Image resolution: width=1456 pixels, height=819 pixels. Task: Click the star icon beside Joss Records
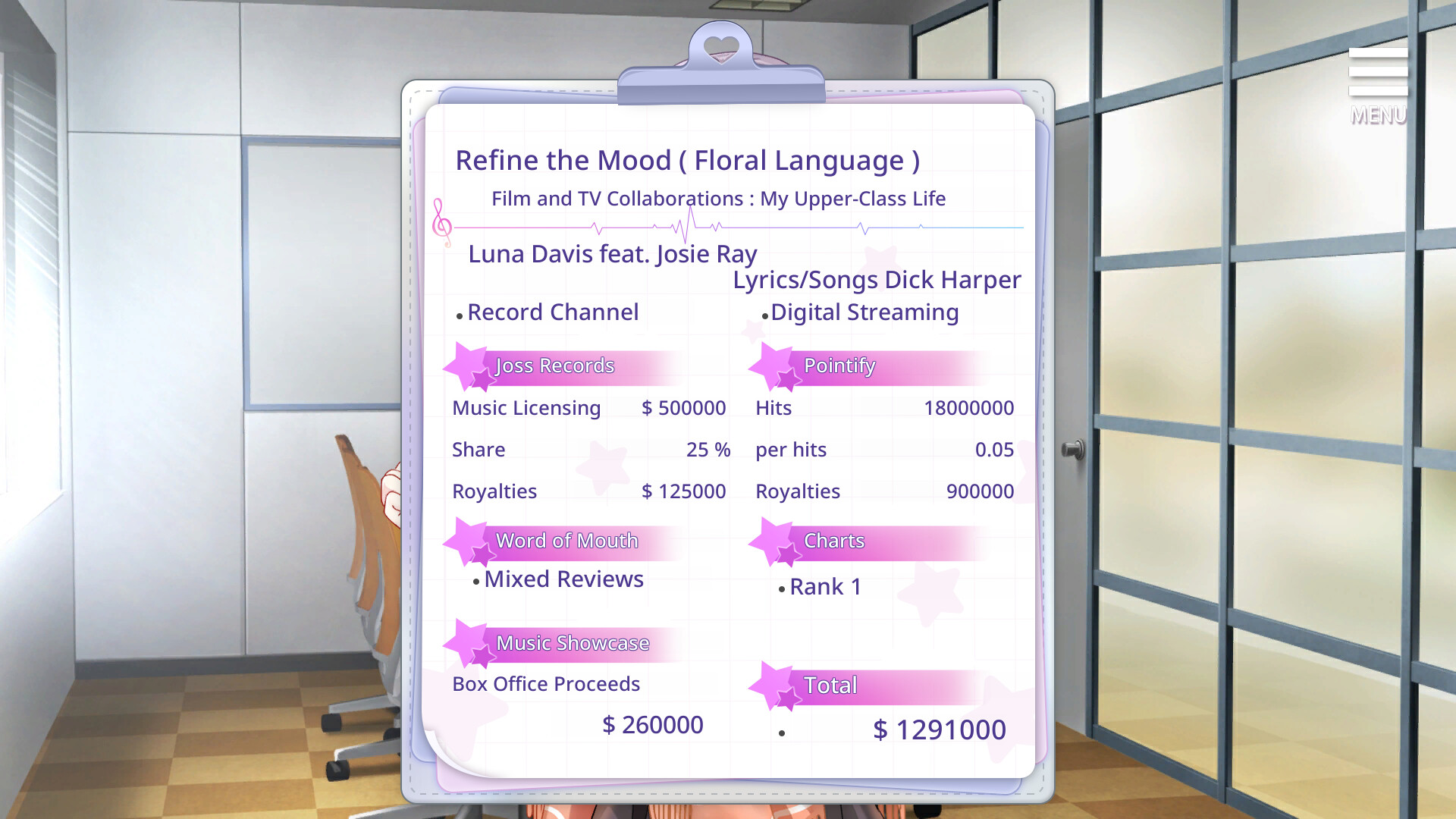467,366
